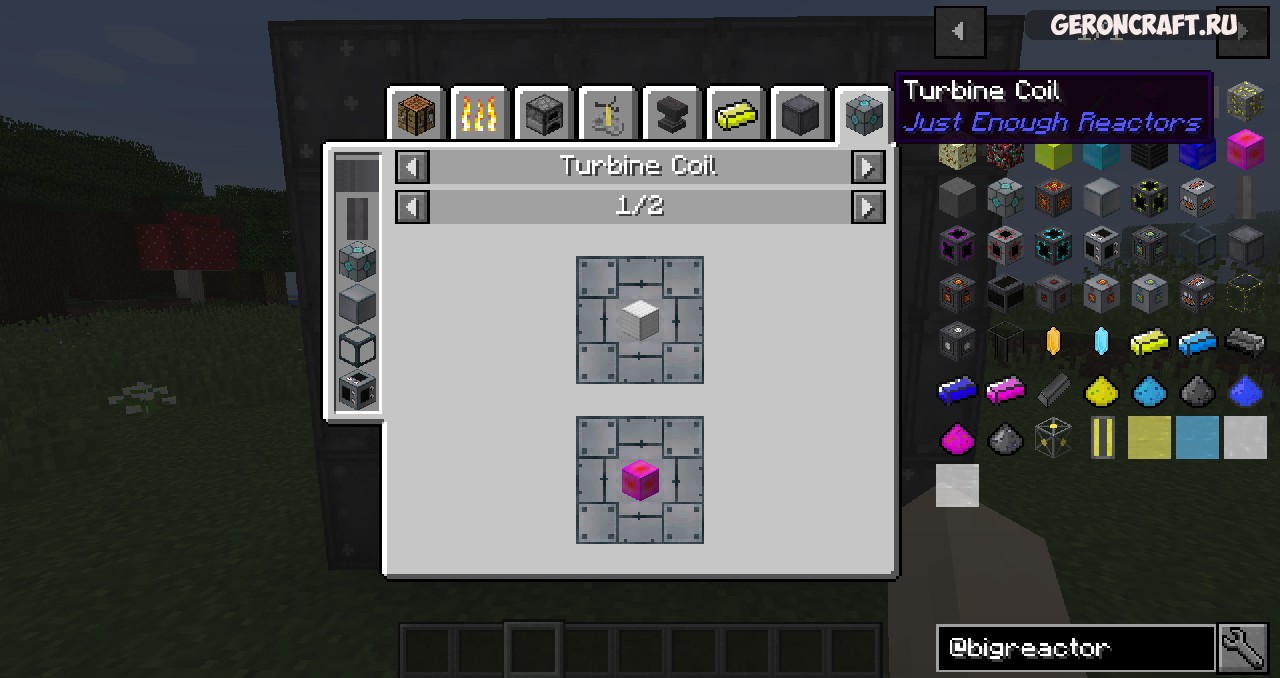Switch to the crafting table recipe tab
Screen dimensions: 1280x678
[x=415, y=115]
